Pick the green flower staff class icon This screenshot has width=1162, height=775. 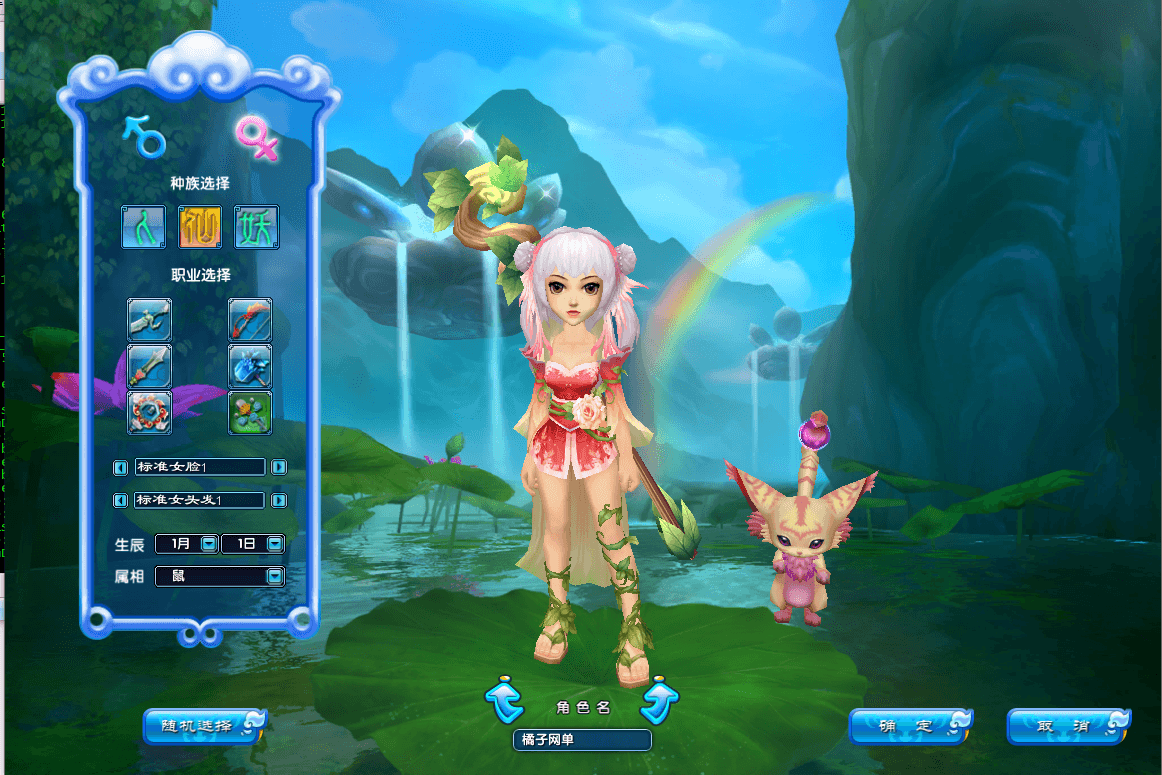click(250, 412)
